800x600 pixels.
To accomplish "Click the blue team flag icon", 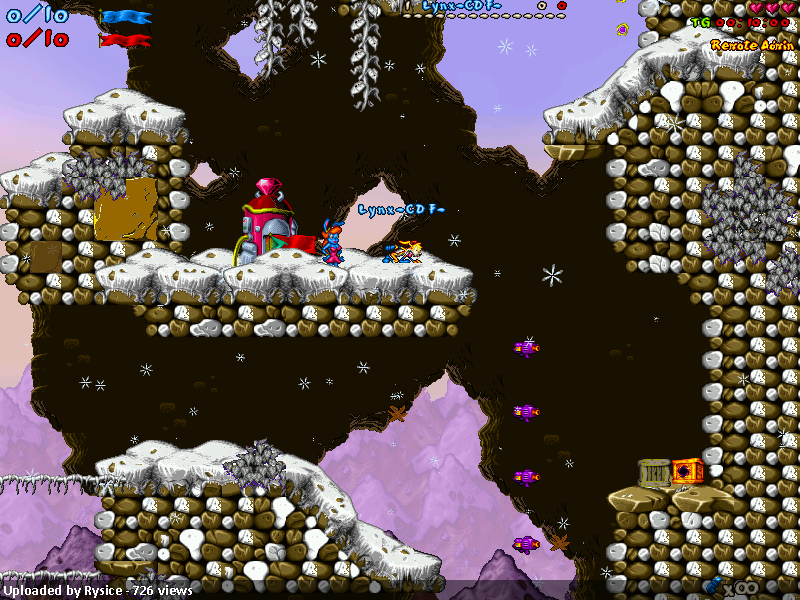I will point(127,17).
